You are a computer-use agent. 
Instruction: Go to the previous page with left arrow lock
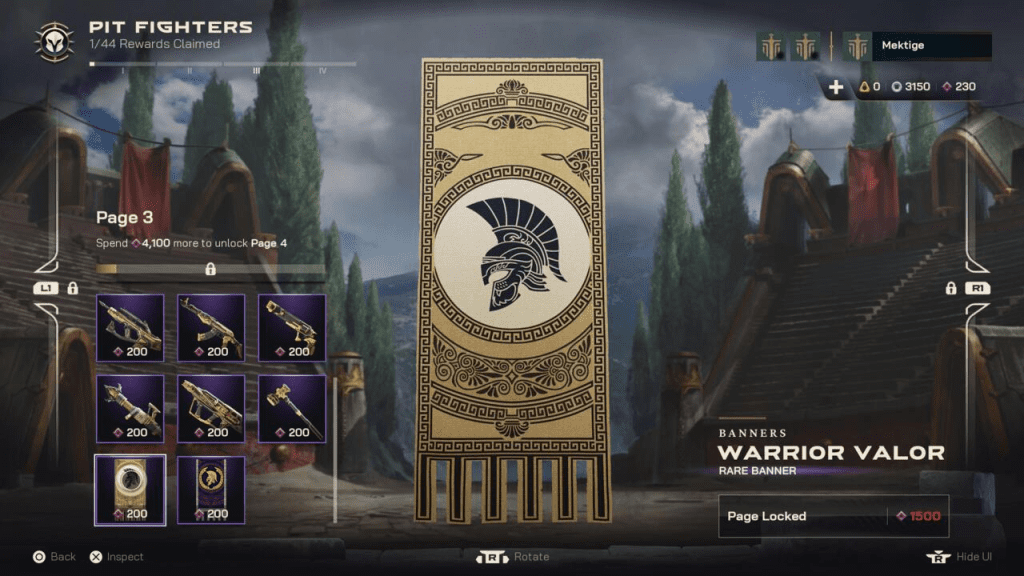(x=47, y=288)
